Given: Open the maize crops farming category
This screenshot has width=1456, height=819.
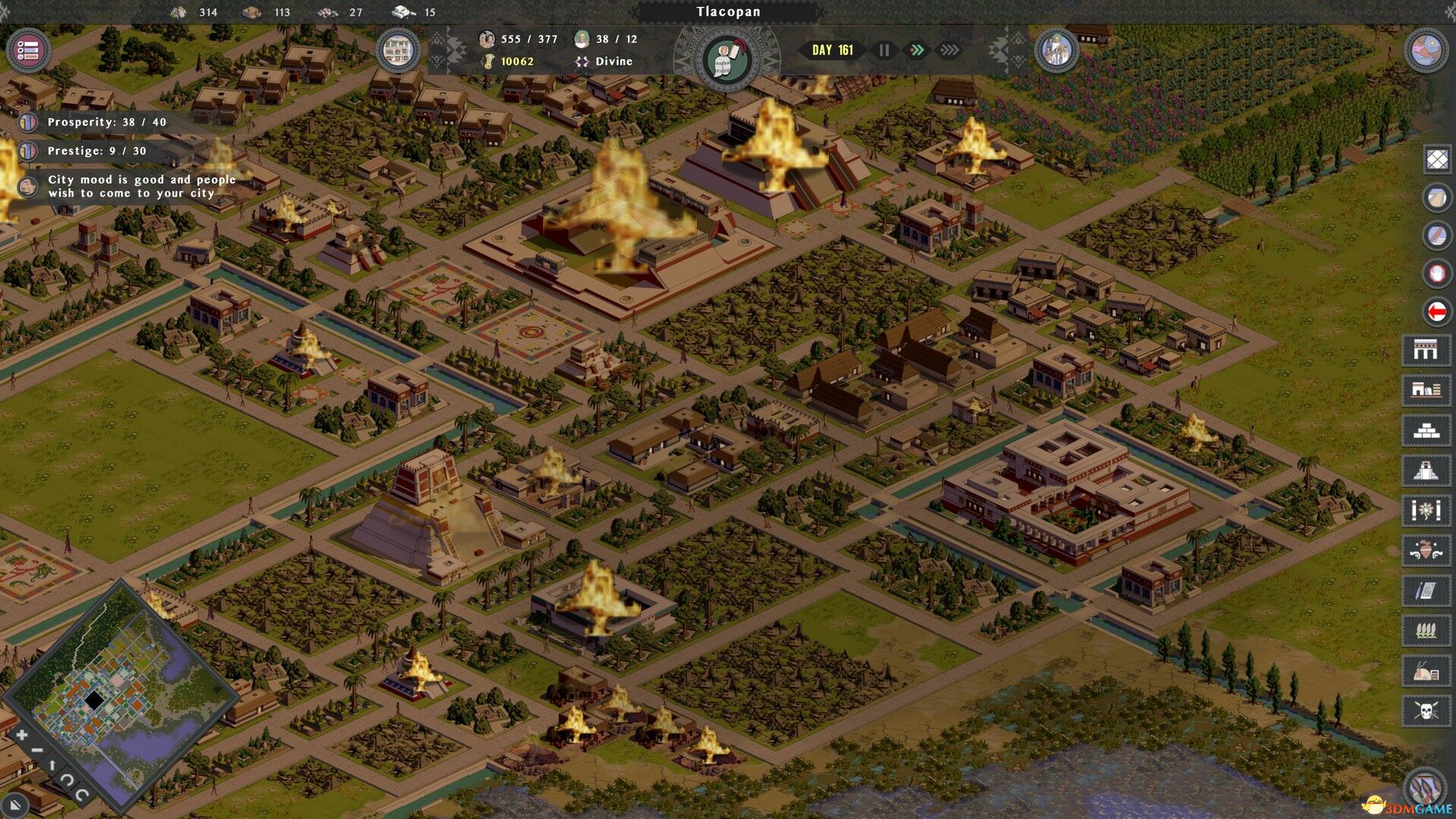Looking at the screenshot, I should click(1426, 630).
